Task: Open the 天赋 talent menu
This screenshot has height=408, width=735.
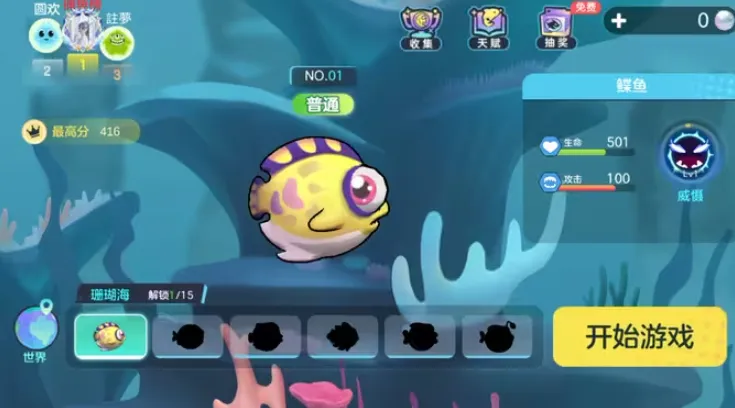Action: [x=487, y=27]
